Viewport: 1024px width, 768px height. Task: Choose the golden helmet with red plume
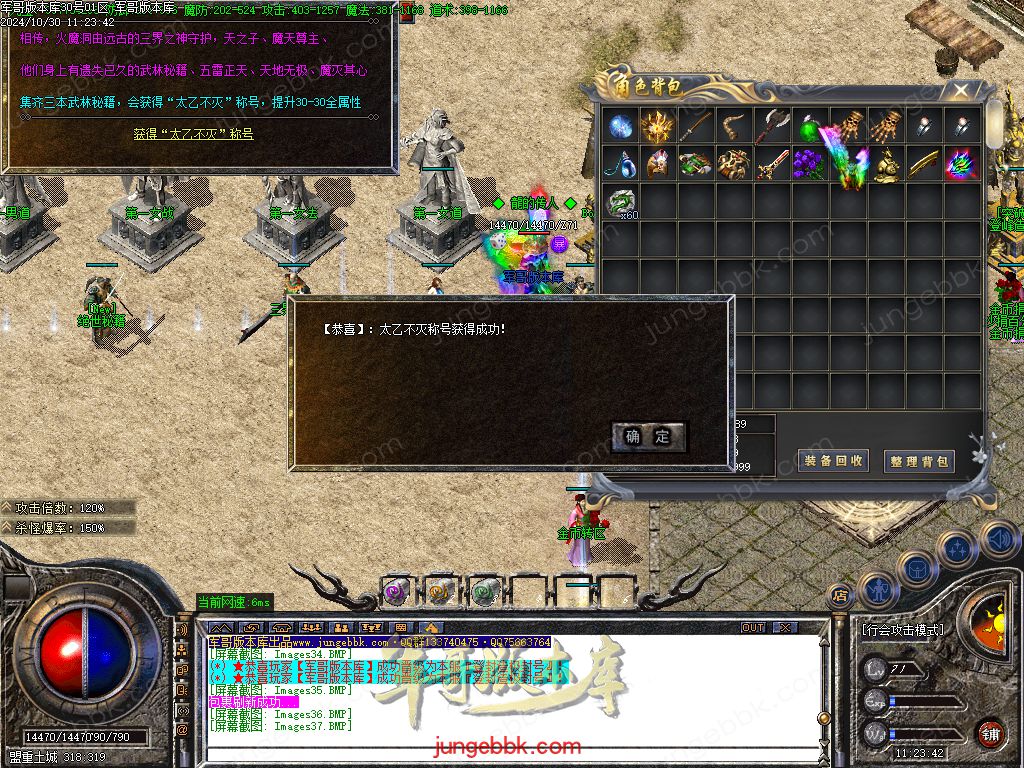pyautogui.click(x=658, y=163)
